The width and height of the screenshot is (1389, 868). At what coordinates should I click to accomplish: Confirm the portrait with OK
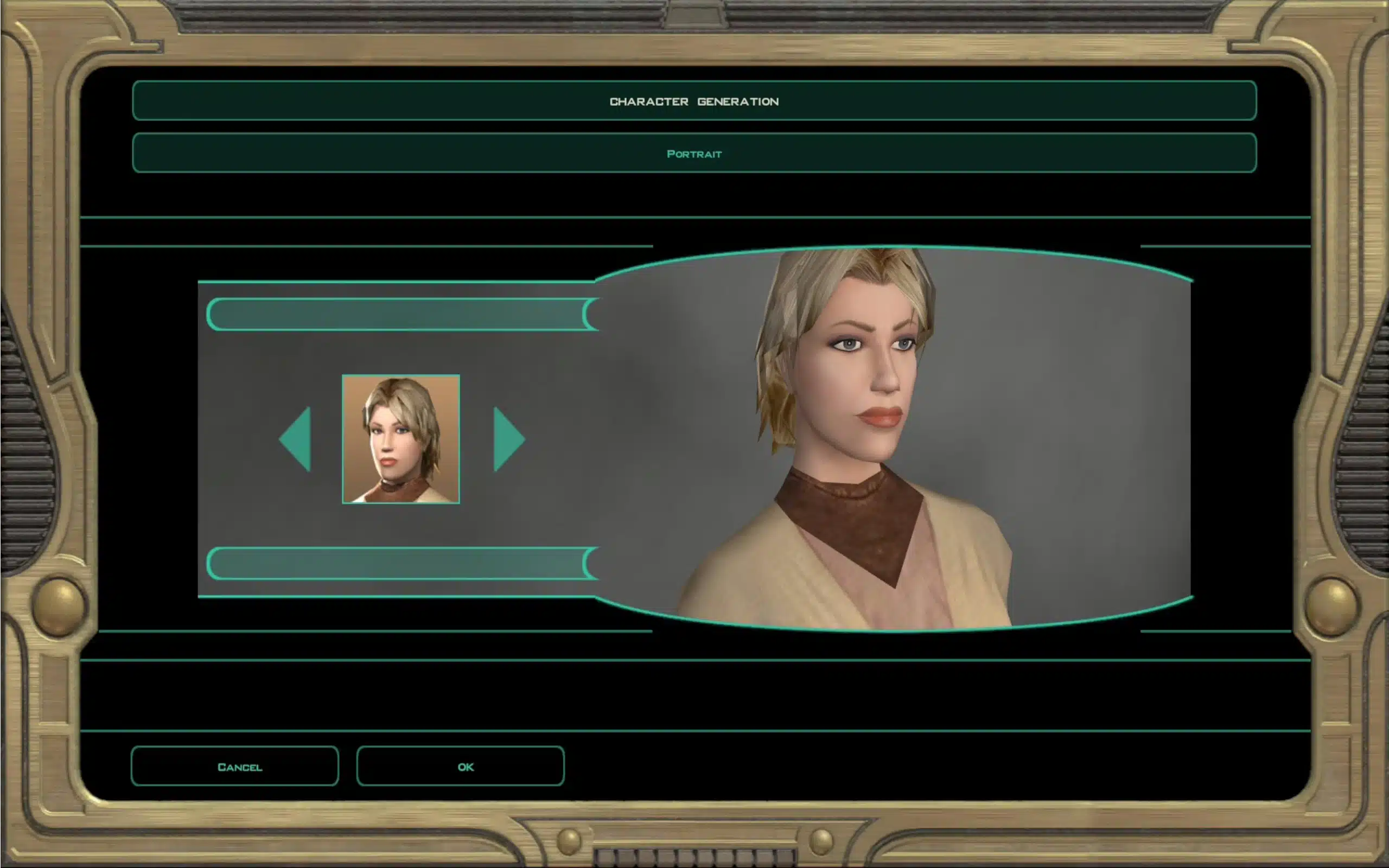tap(460, 767)
